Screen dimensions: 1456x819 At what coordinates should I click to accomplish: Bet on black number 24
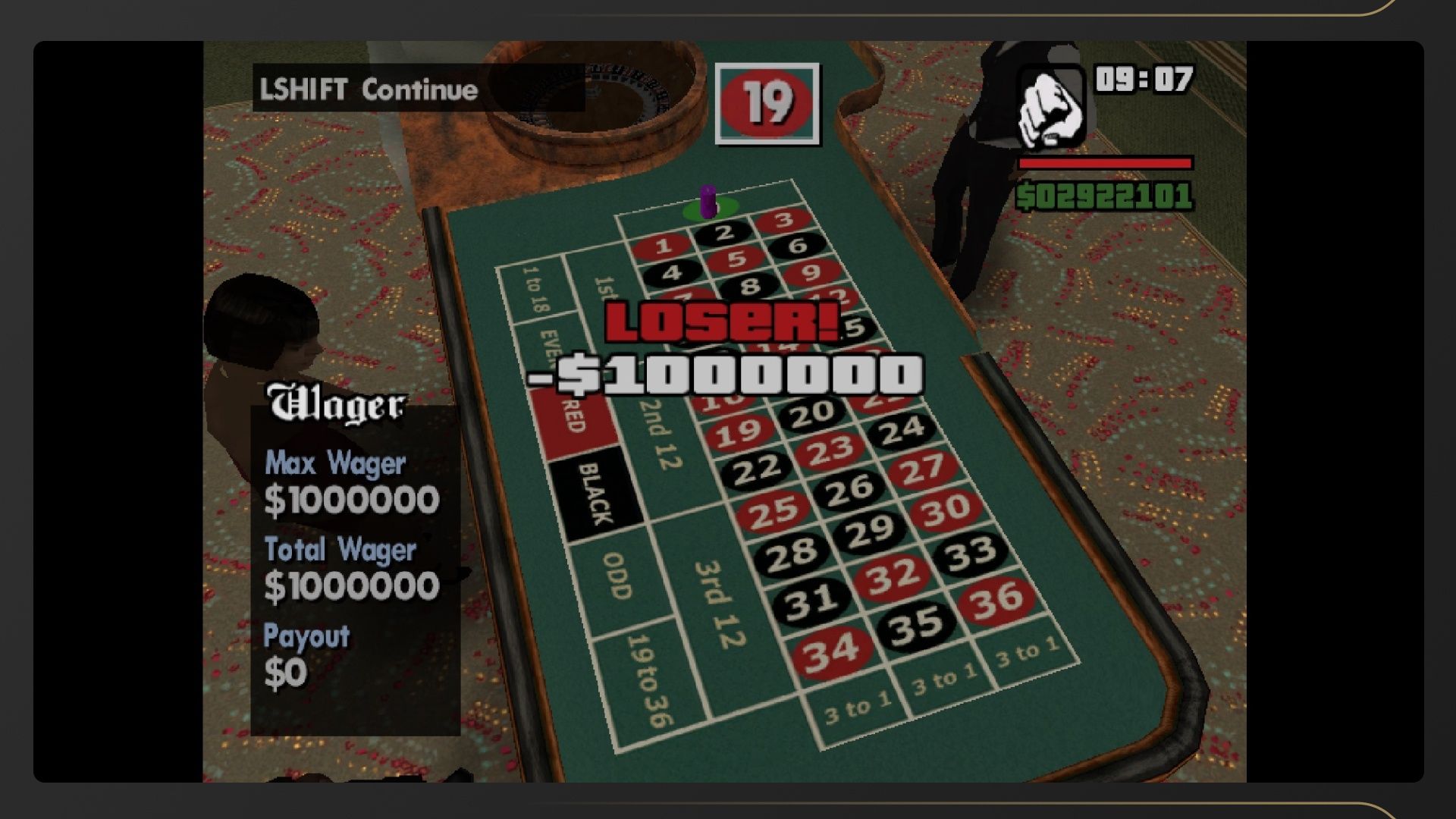coord(902,430)
